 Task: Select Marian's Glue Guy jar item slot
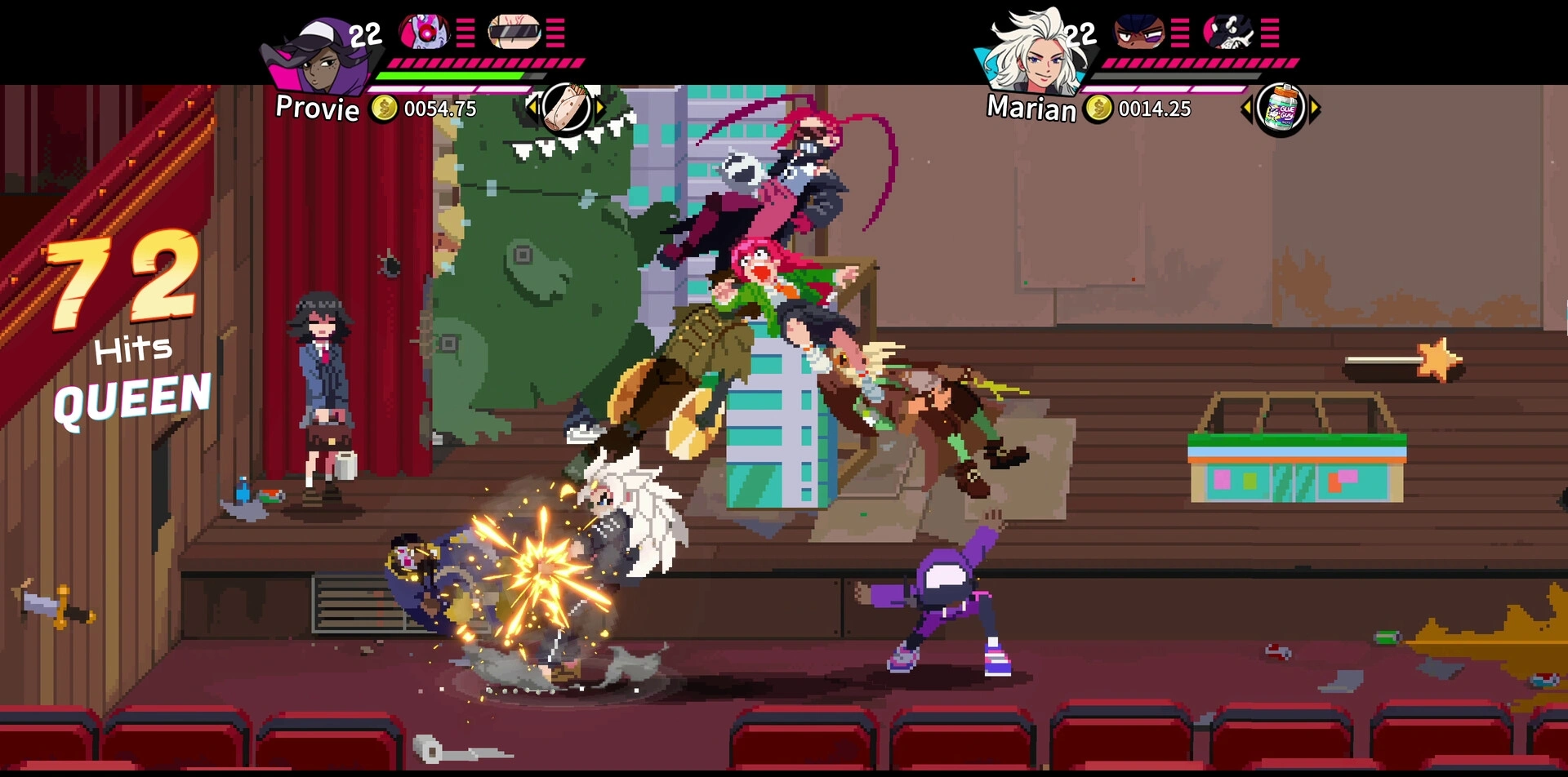pyautogui.click(x=1281, y=109)
